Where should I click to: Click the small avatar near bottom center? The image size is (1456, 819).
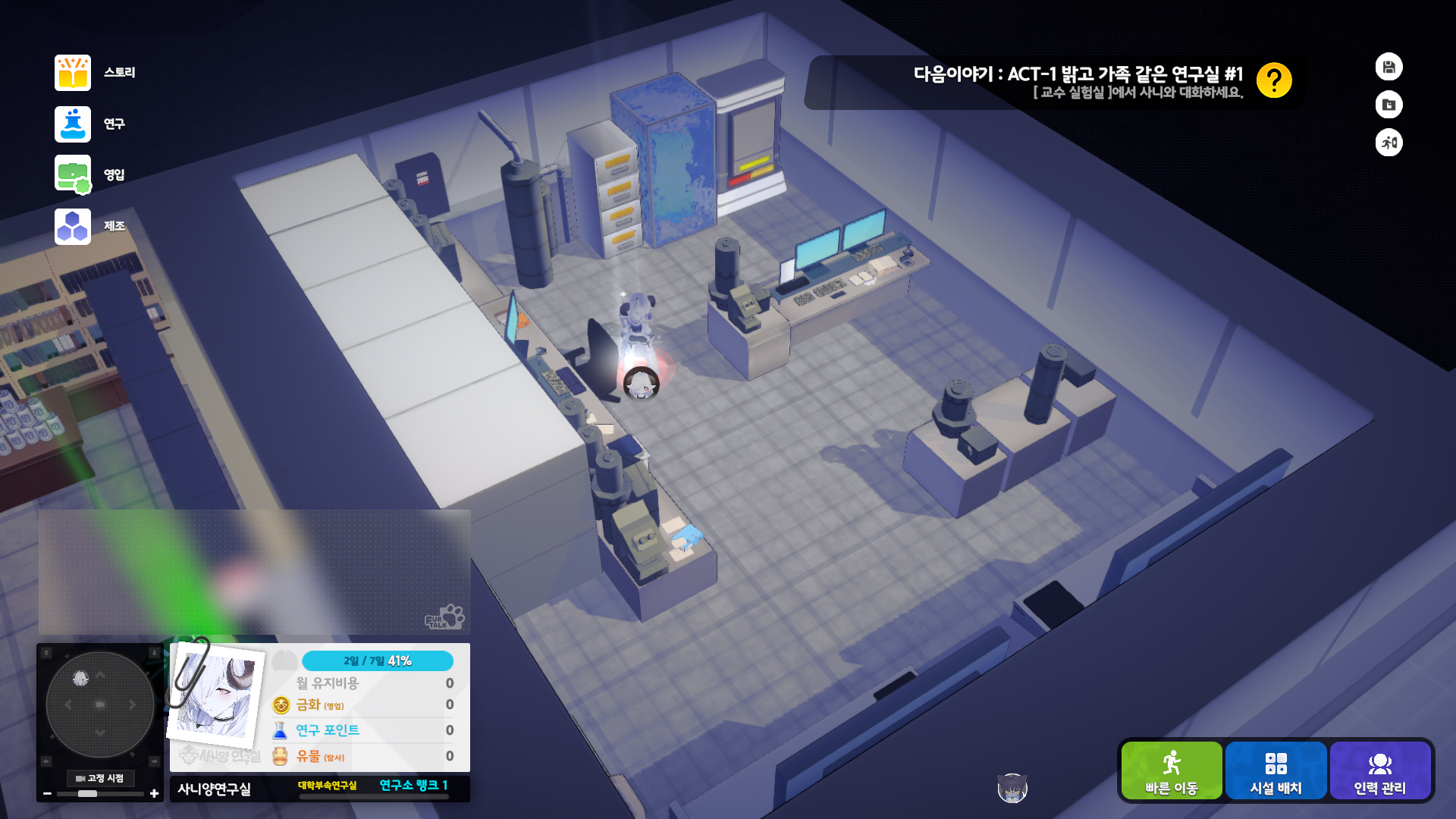pos(1012,787)
